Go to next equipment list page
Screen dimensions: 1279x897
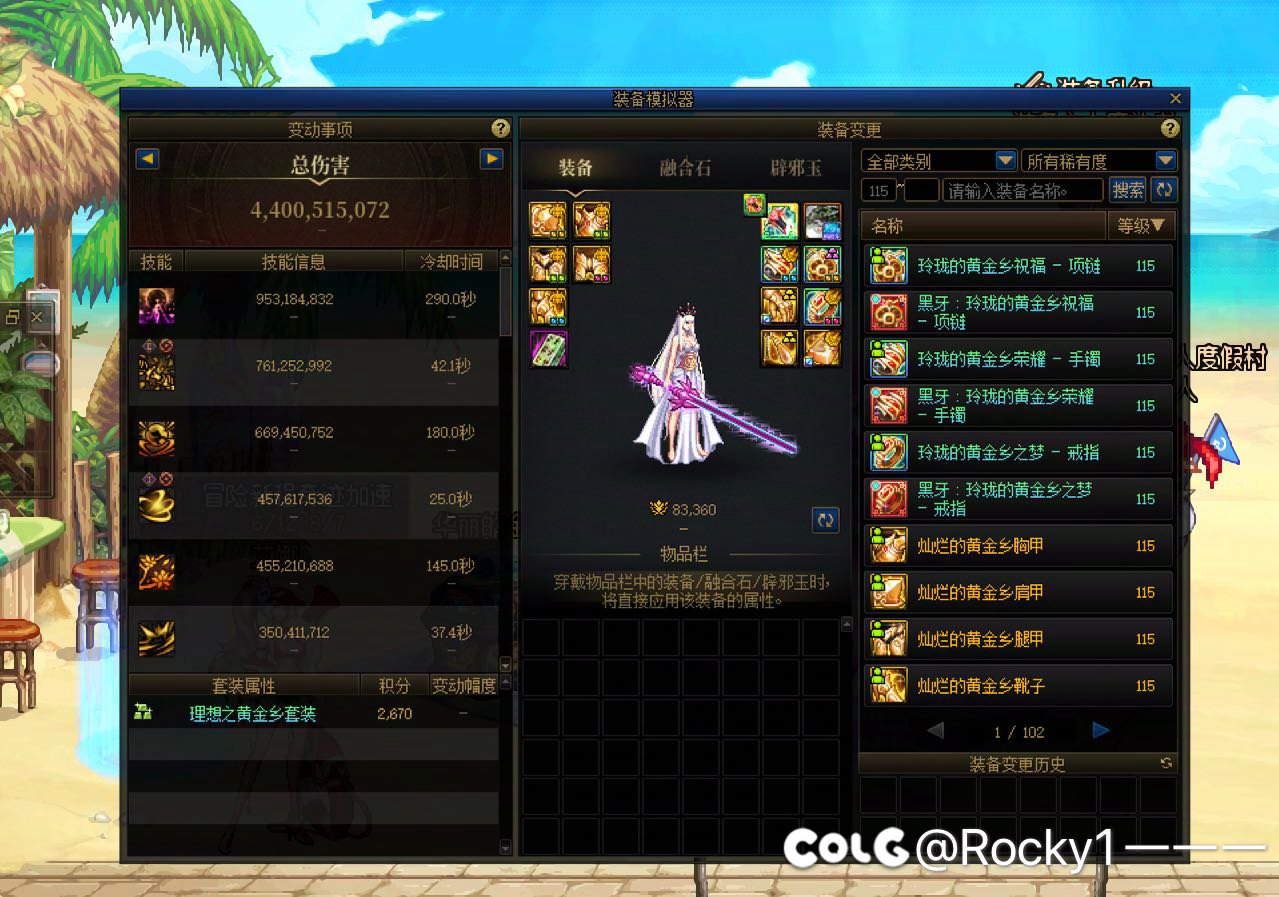click(1100, 731)
